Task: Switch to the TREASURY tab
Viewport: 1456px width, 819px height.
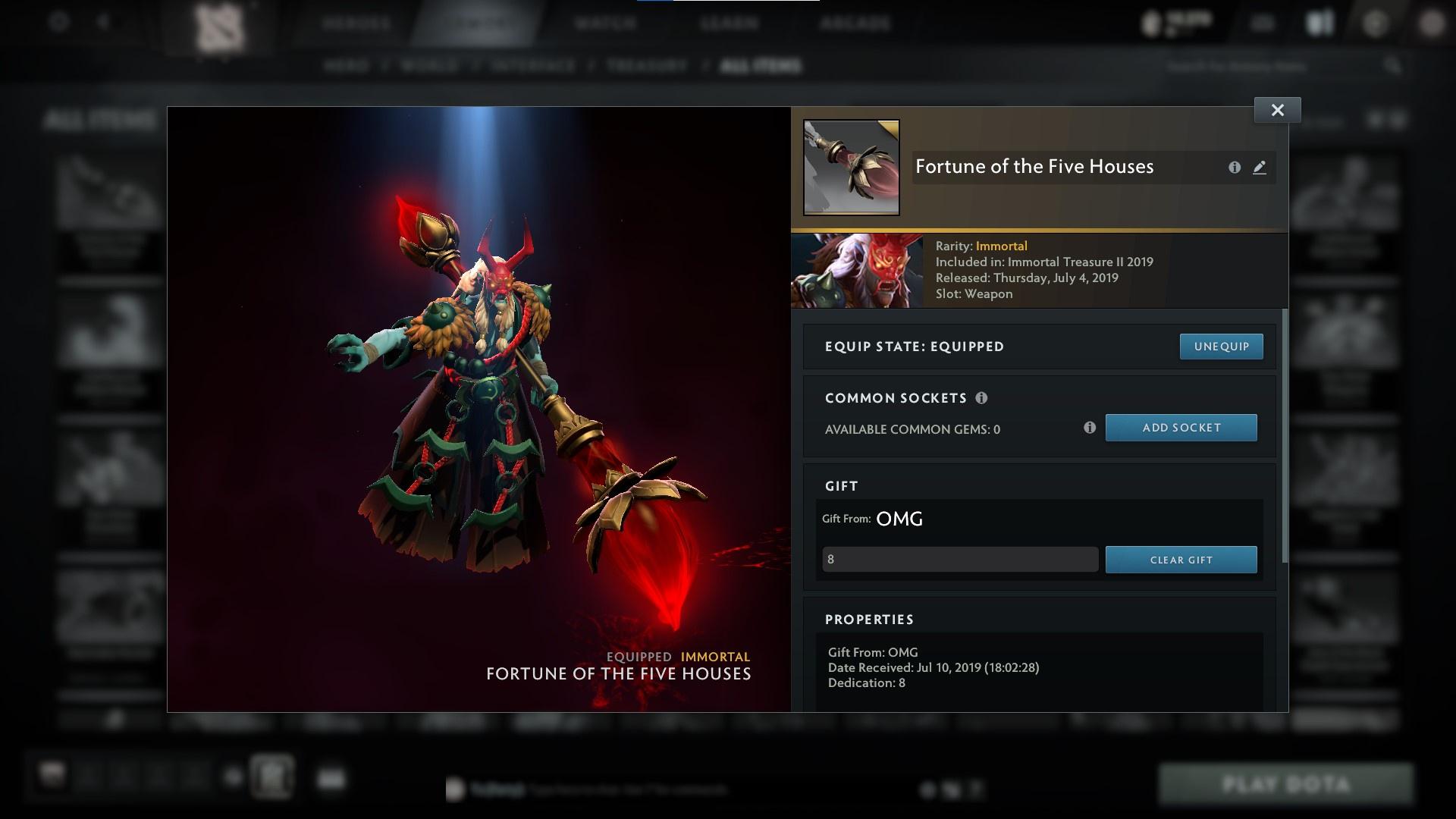Action: pyautogui.click(x=644, y=66)
